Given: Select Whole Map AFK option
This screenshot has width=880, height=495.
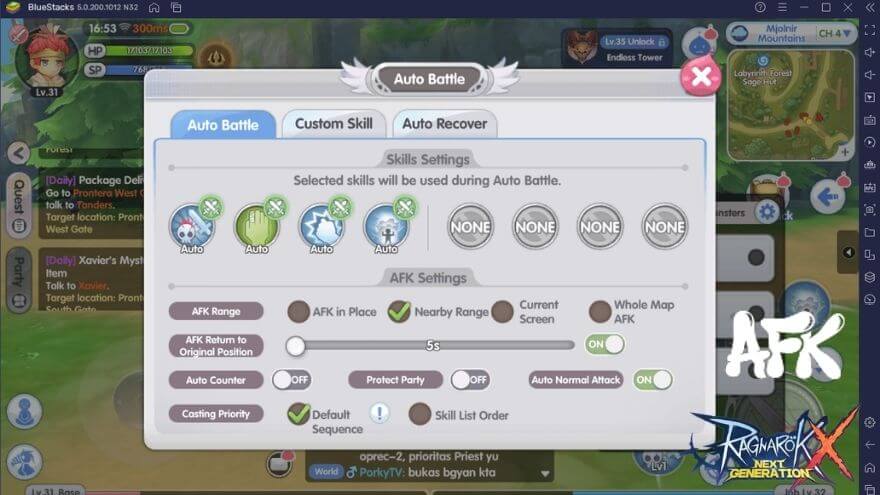Looking at the screenshot, I should (x=600, y=312).
